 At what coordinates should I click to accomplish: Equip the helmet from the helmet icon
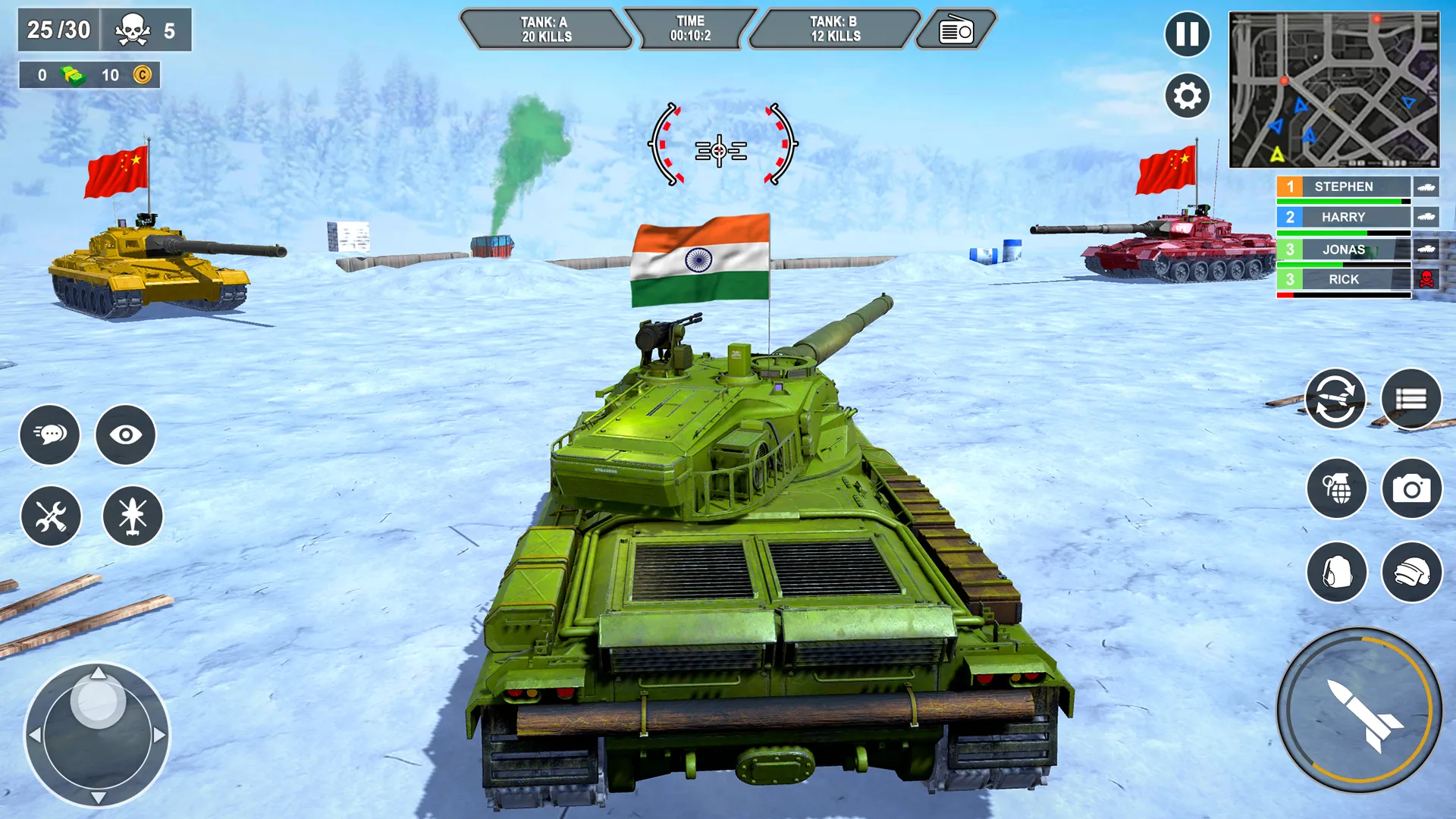pos(1413,573)
